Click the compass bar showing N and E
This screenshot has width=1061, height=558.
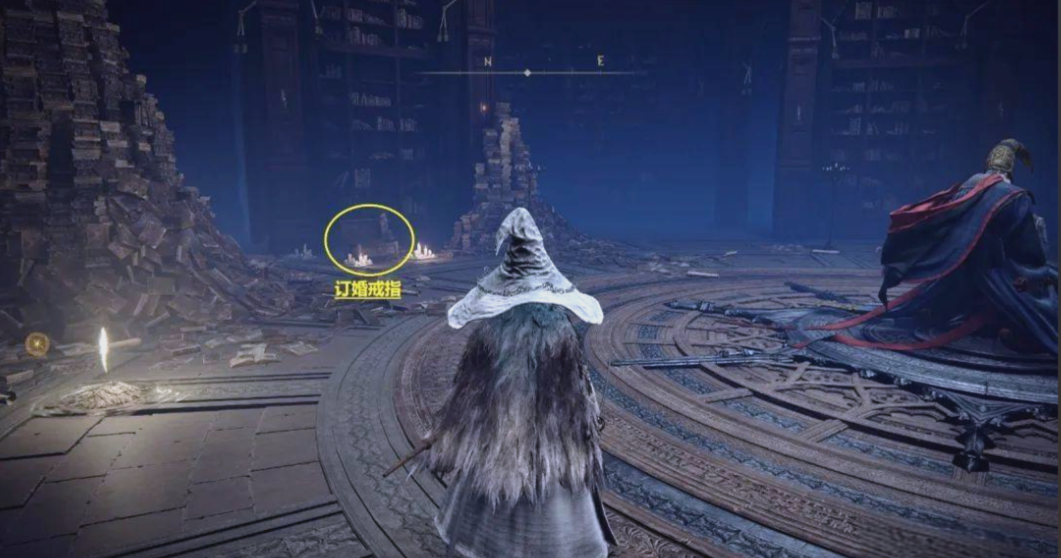point(528,70)
